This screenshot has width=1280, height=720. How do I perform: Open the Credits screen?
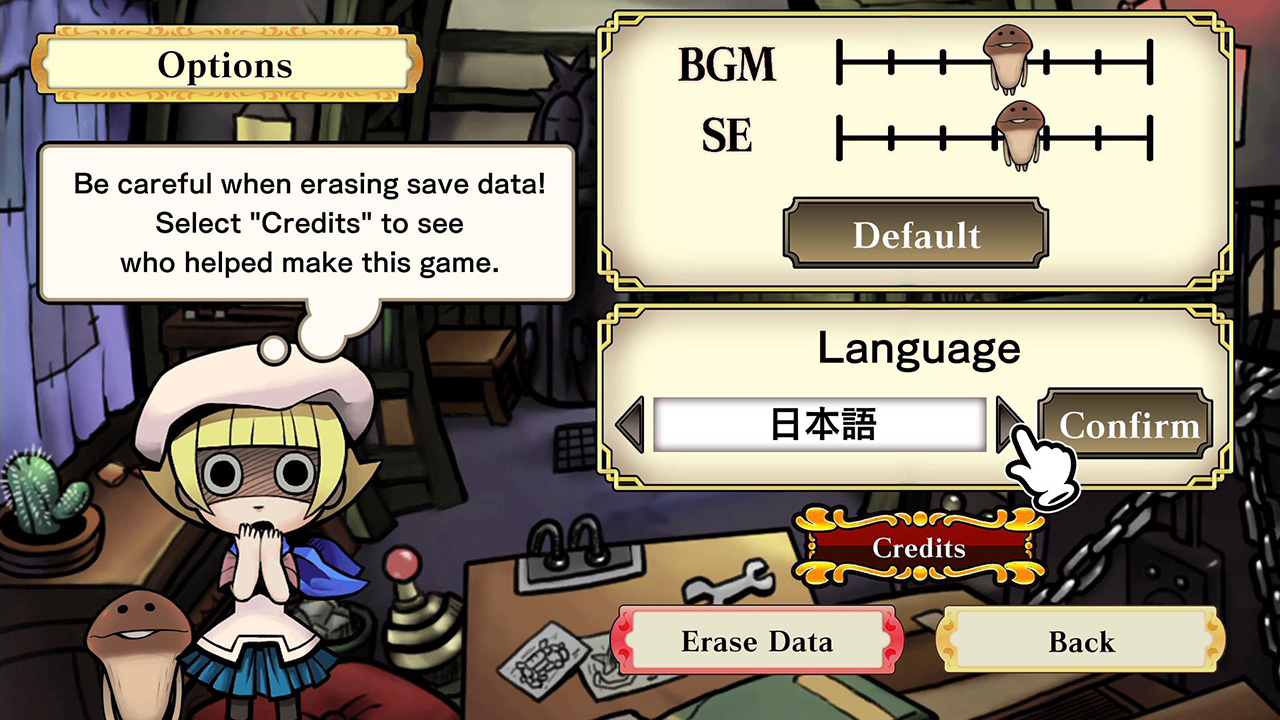click(x=918, y=548)
